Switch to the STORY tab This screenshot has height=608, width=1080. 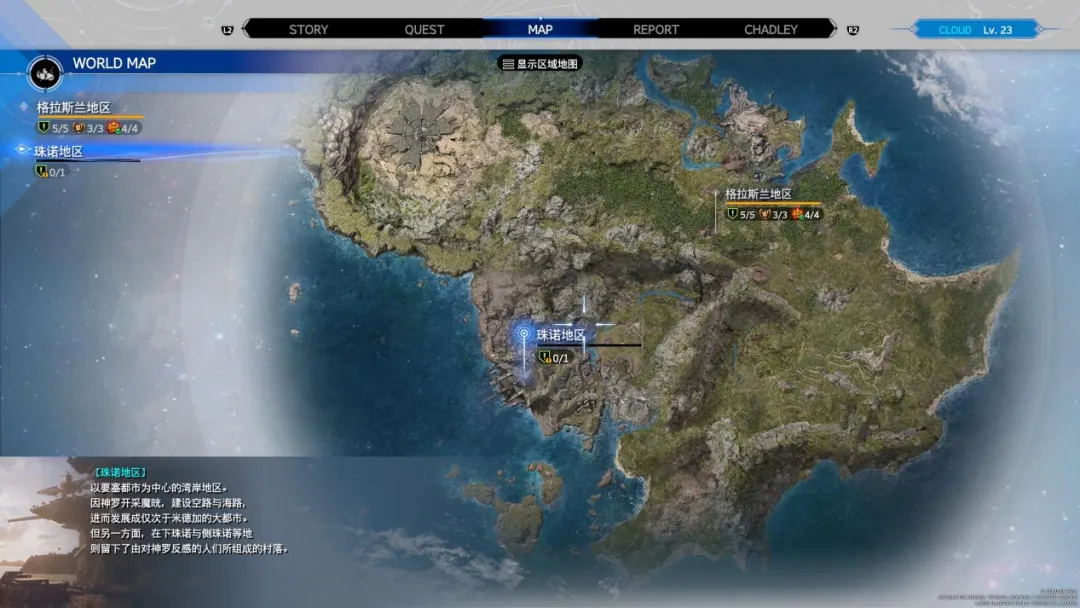pyautogui.click(x=308, y=29)
